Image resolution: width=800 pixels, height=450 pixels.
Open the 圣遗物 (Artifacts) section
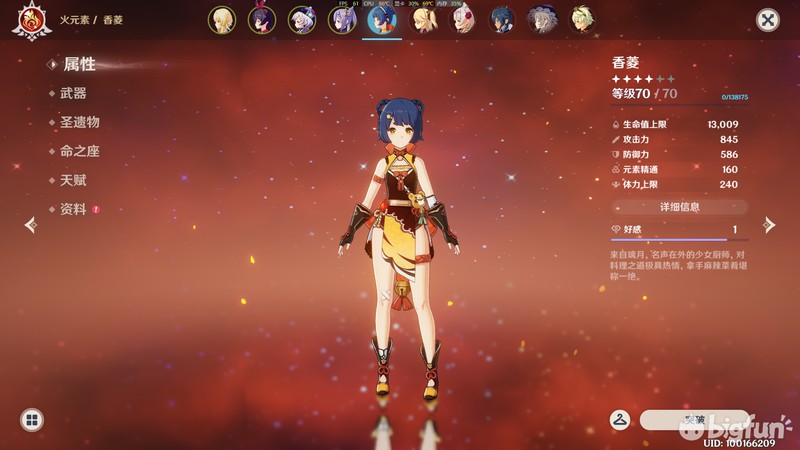80,122
